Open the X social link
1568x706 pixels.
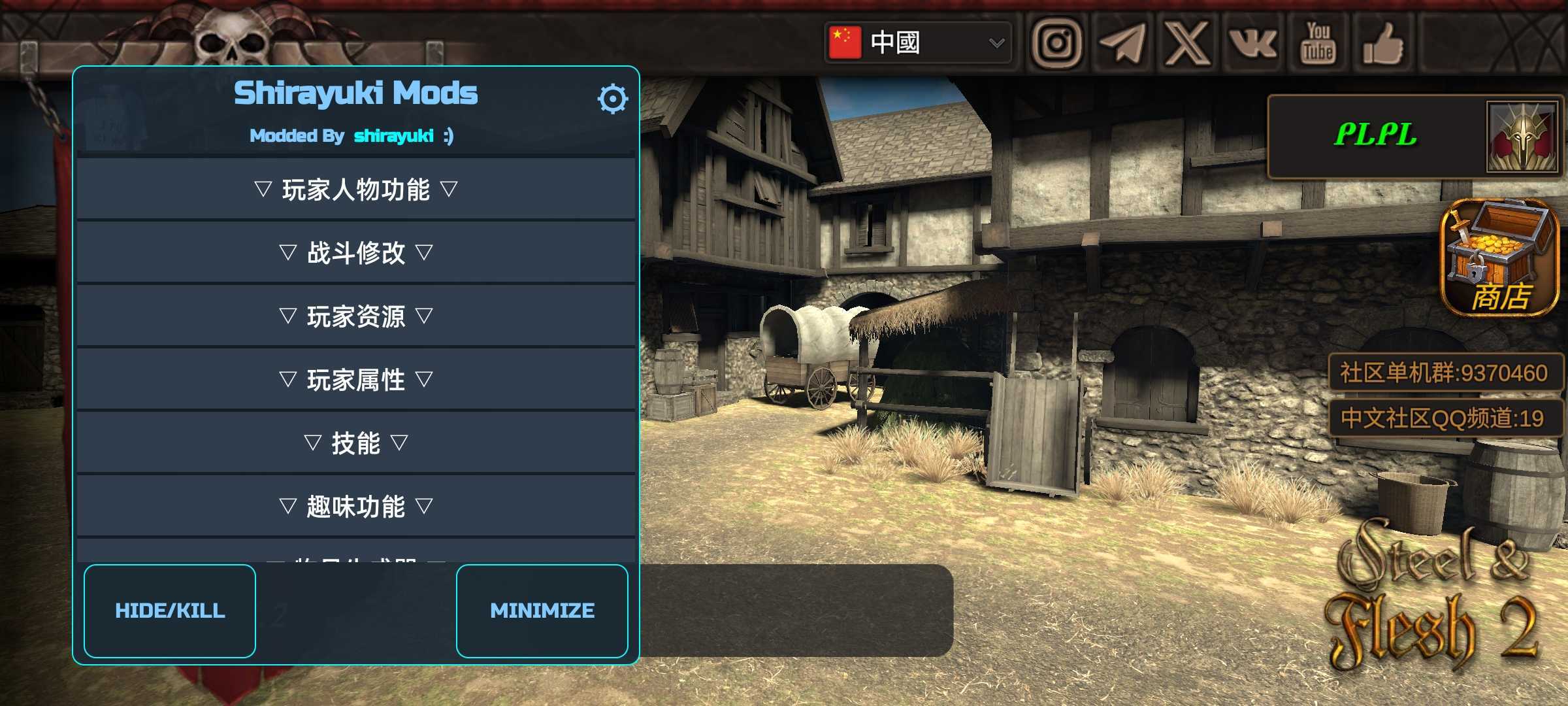1187,43
